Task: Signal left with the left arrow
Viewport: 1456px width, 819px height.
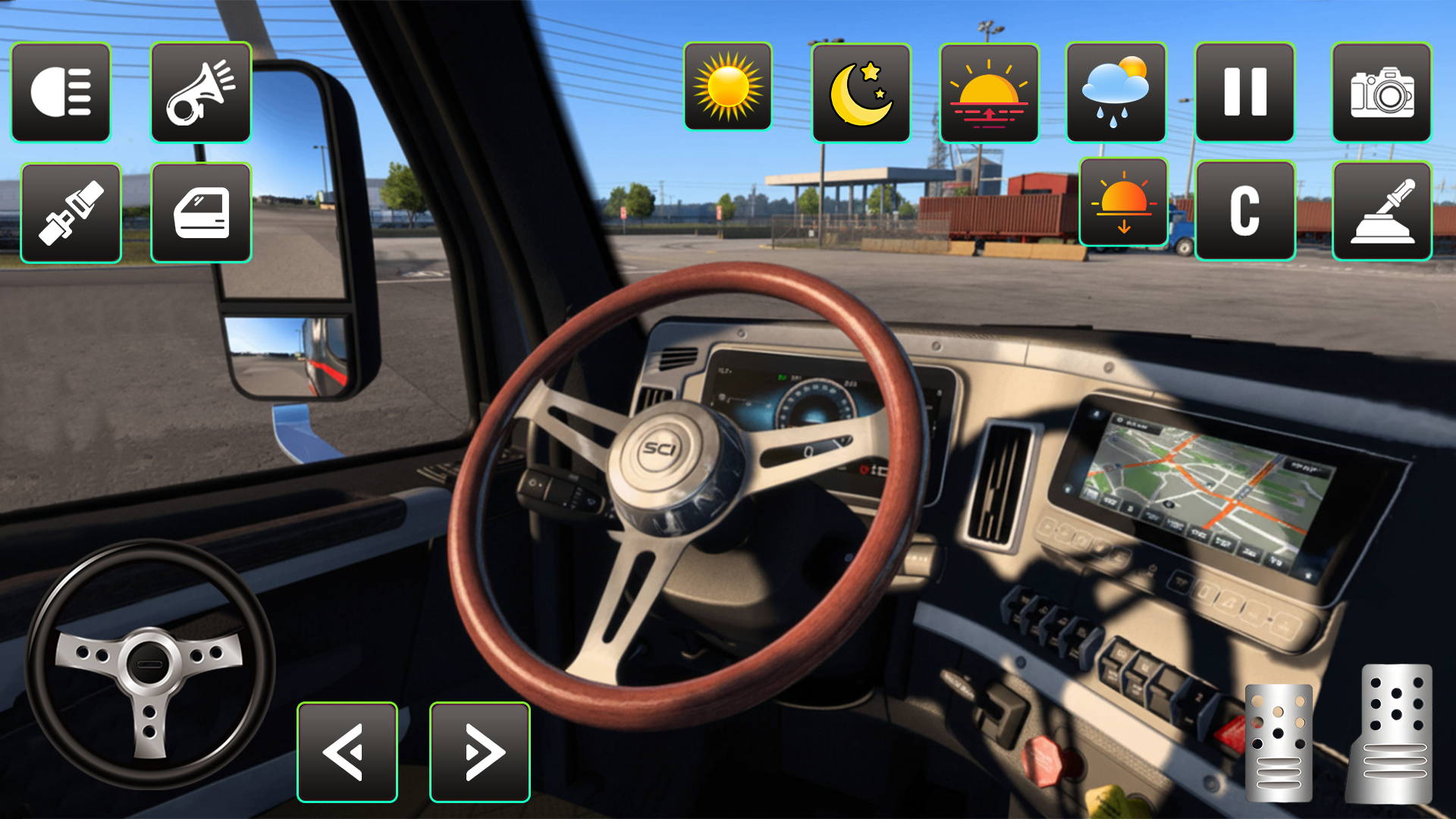Action: coord(347,751)
